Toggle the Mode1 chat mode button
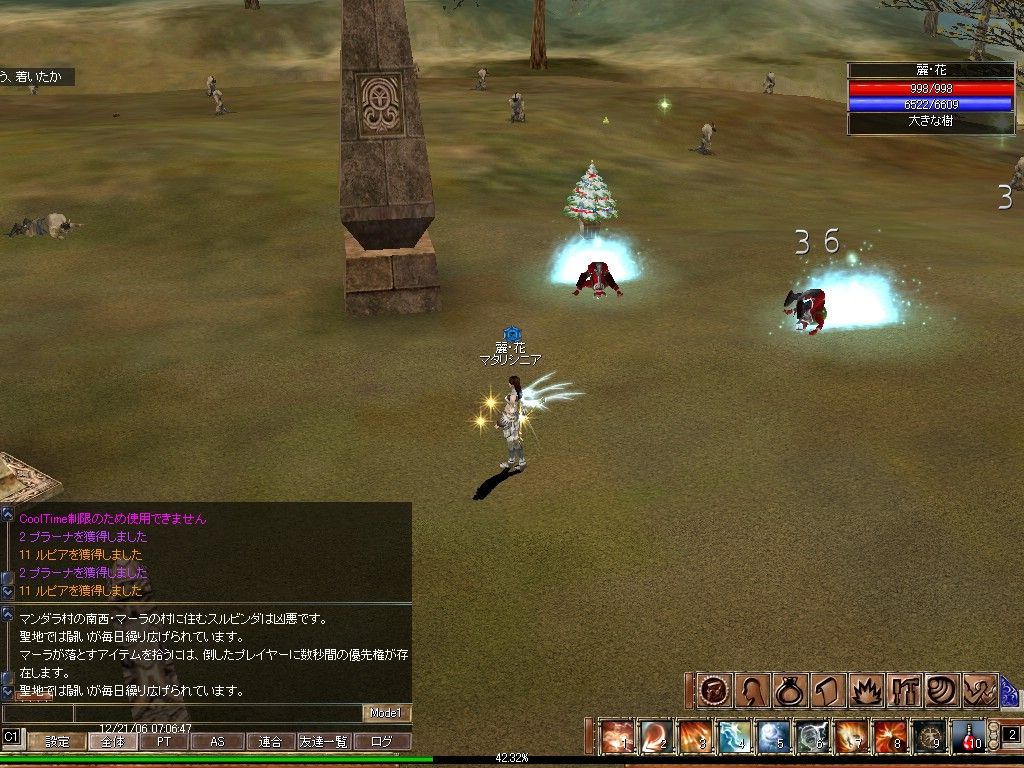This screenshot has width=1024, height=768. click(x=386, y=713)
